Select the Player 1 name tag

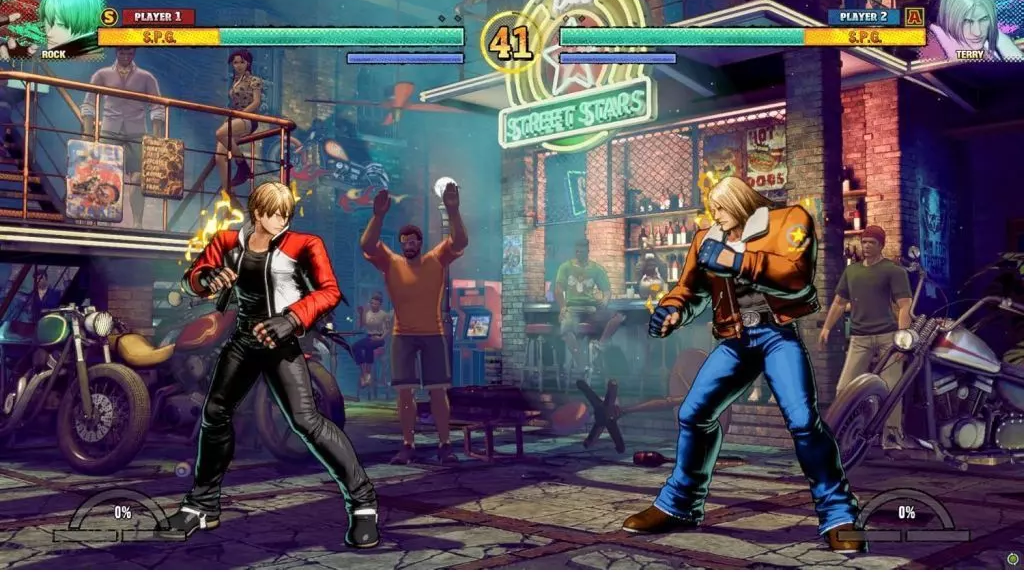159,16
